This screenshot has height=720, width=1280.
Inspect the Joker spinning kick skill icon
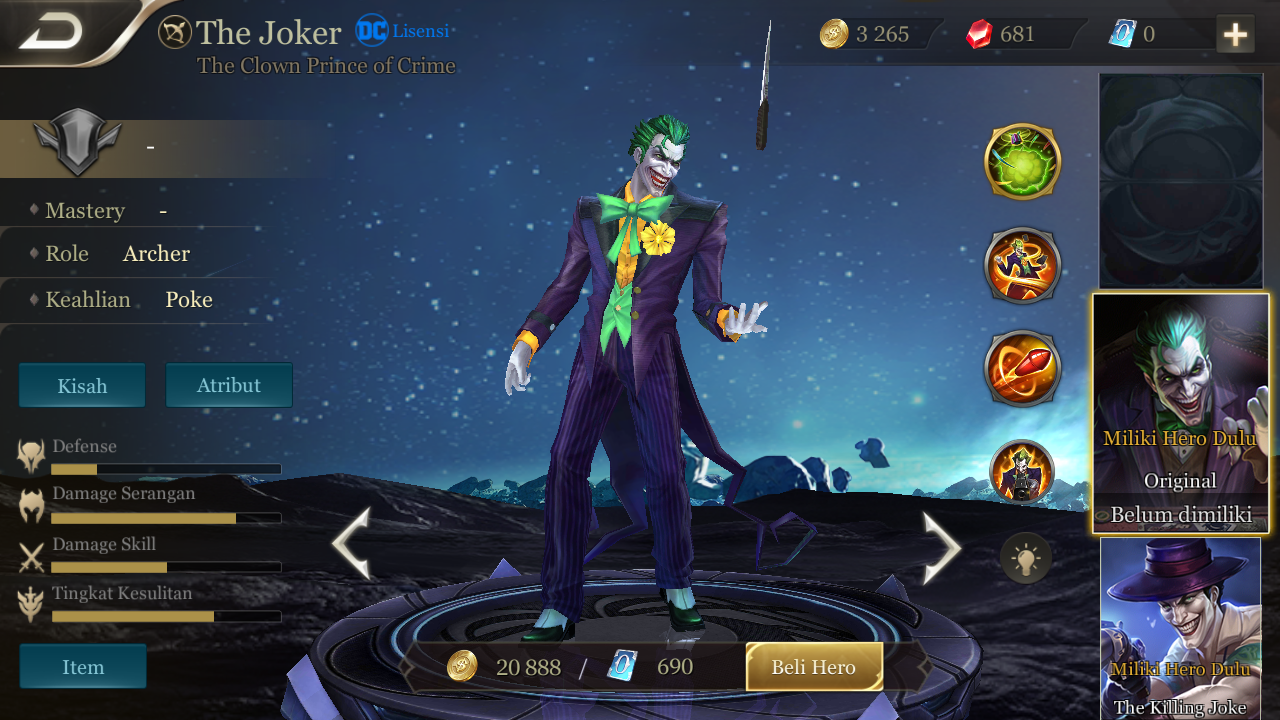tap(1022, 265)
